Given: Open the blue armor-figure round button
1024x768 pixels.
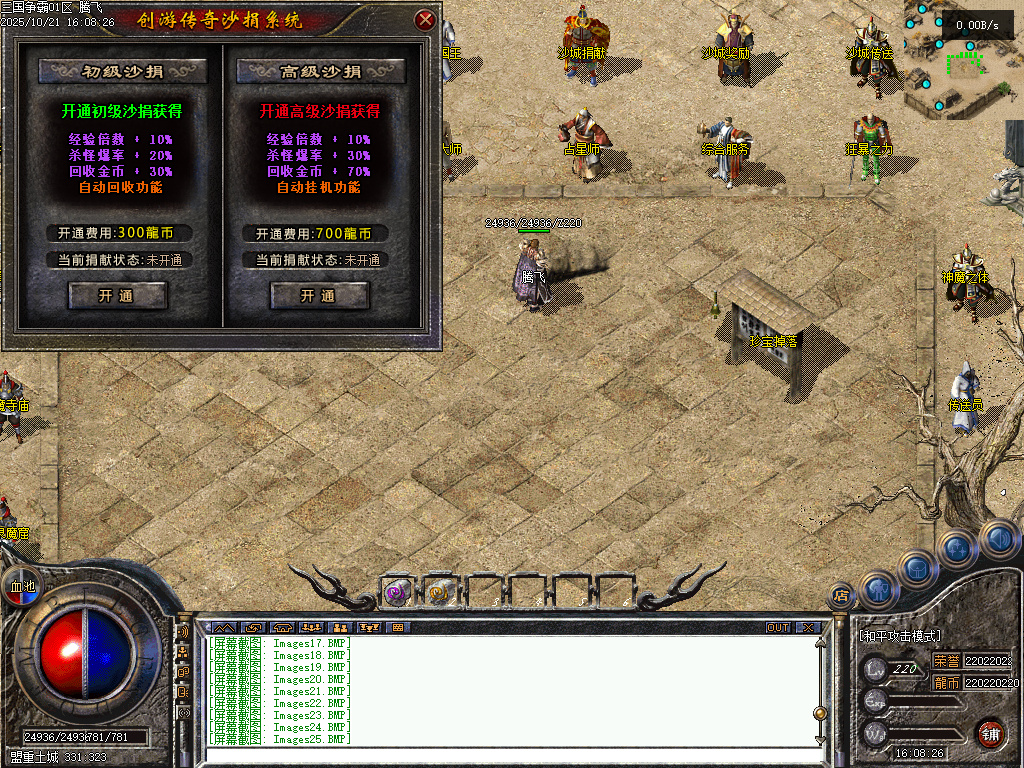Looking at the screenshot, I should pyautogui.click(x=877, y=590).
